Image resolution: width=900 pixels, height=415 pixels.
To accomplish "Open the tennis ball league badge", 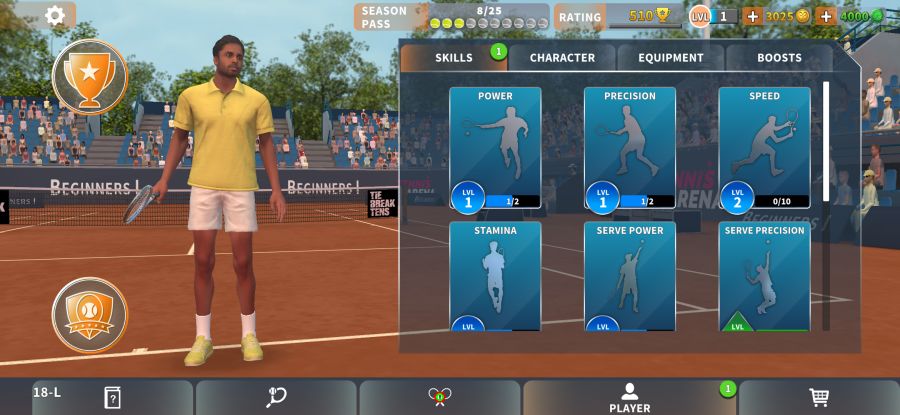I will (90, 315).
